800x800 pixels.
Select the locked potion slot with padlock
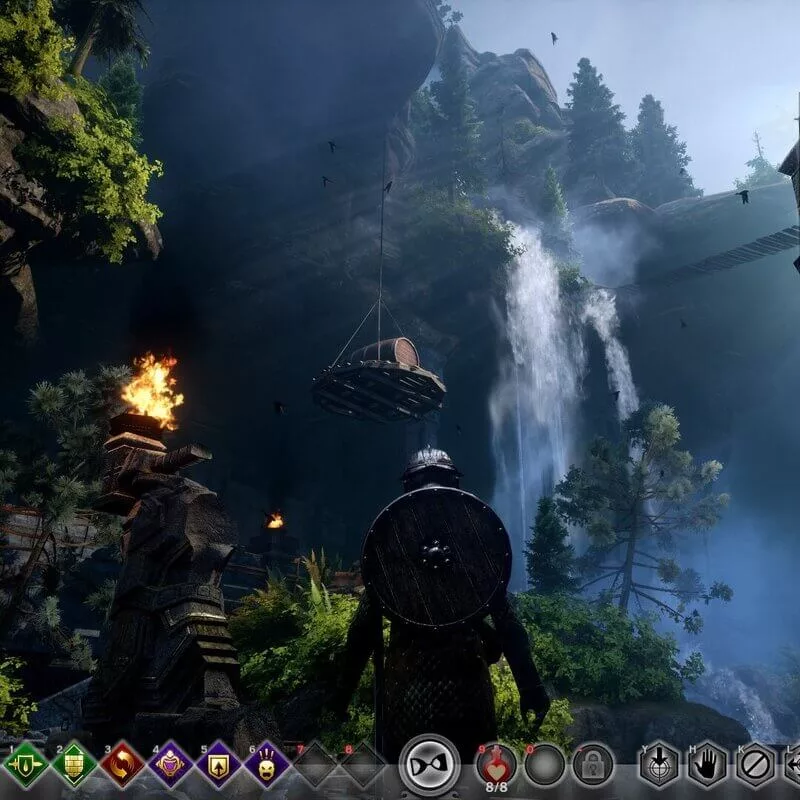click(x=592, y=765)
